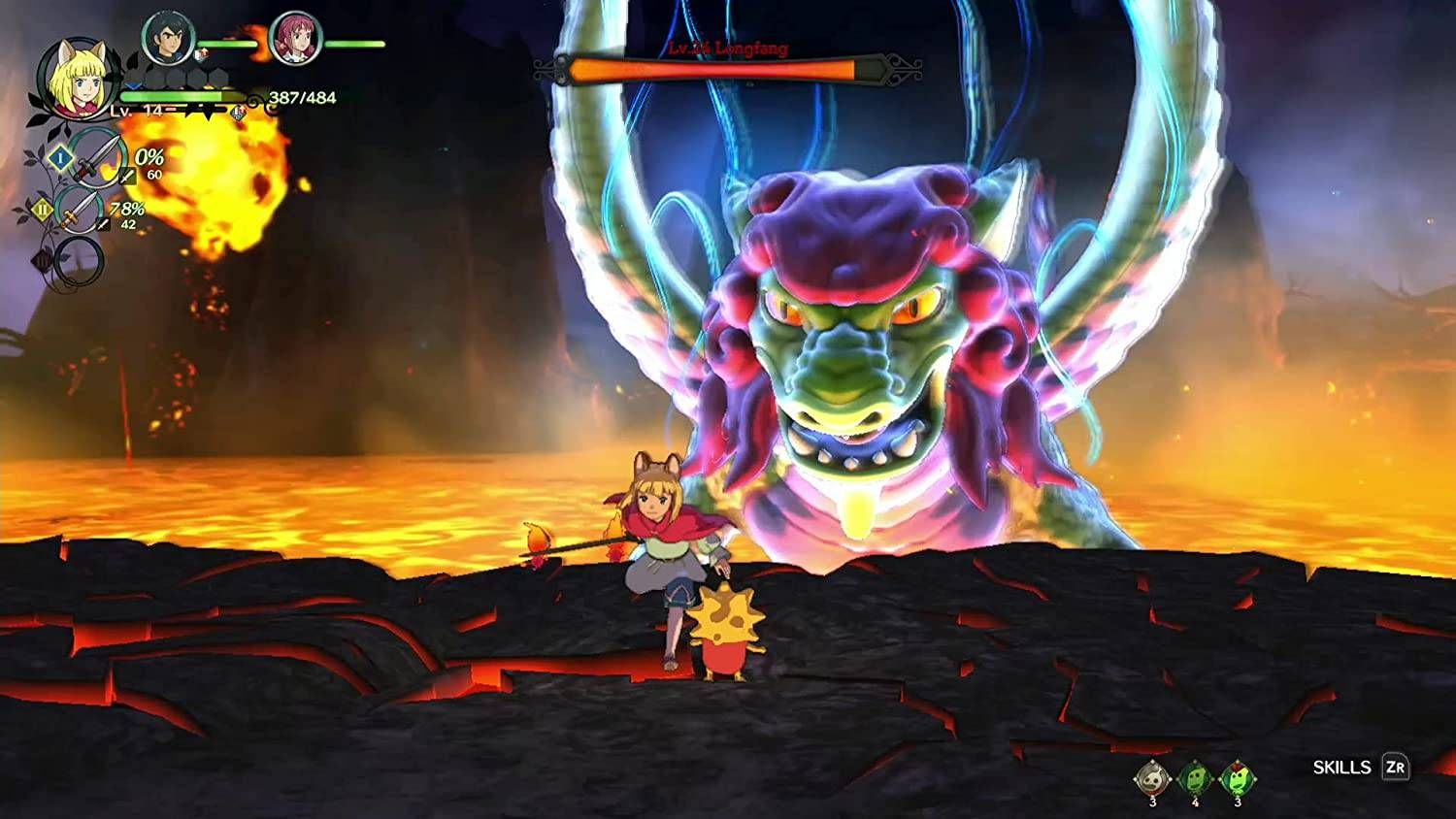The image size is (1456, 819).
Task: Click the orange boss health bar
Action: 718,68
